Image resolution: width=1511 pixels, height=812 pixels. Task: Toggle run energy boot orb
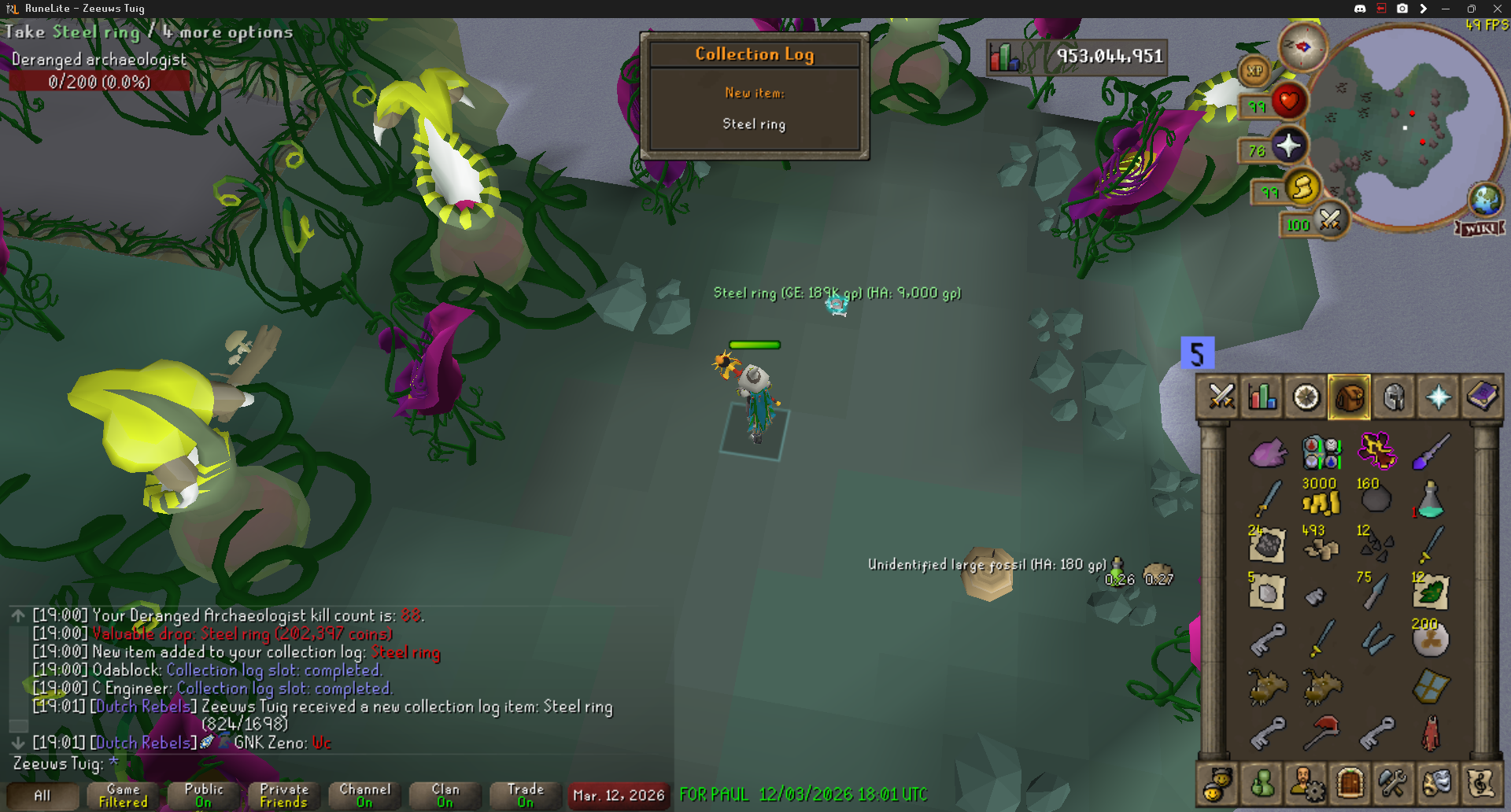tap(1302, 187)
